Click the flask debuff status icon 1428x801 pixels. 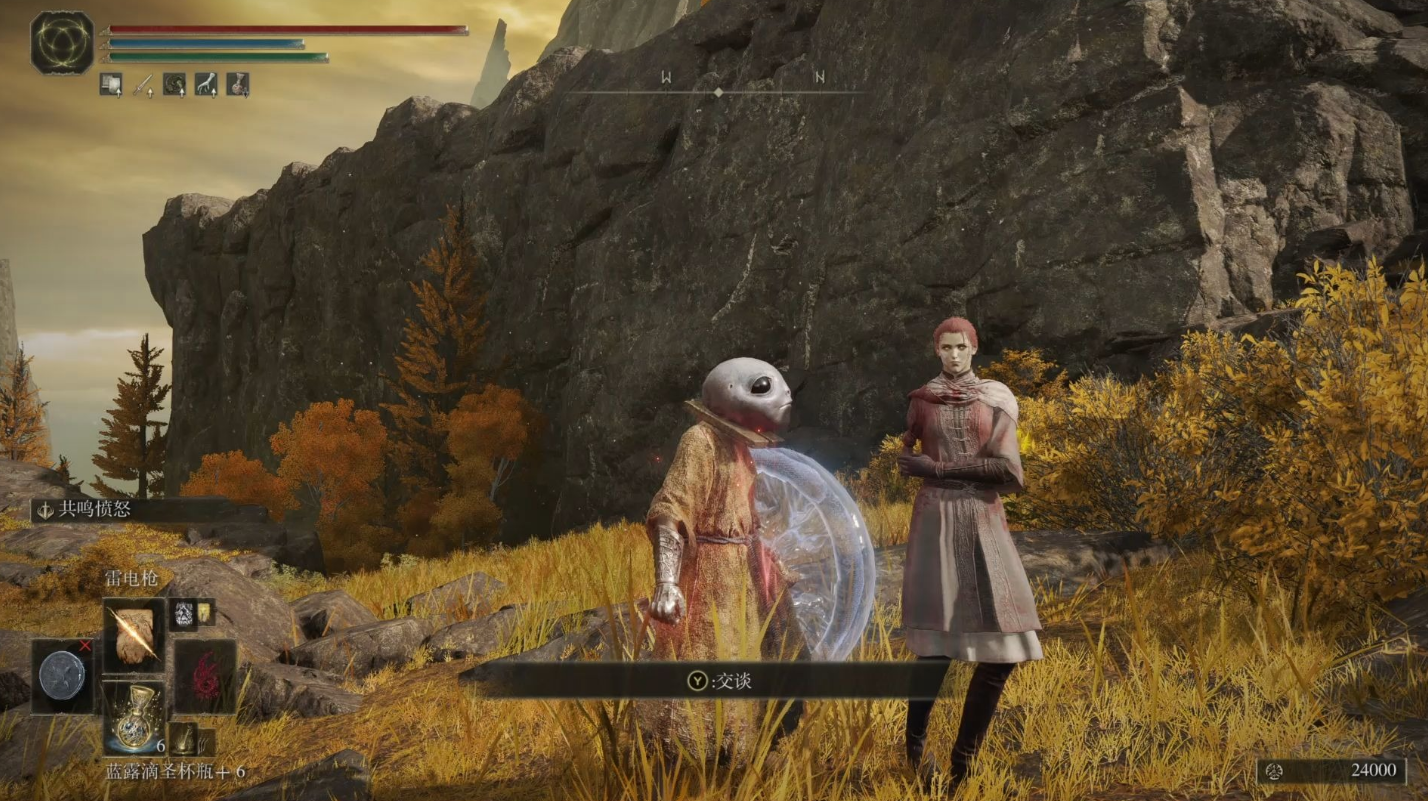[x=238, y=84]
